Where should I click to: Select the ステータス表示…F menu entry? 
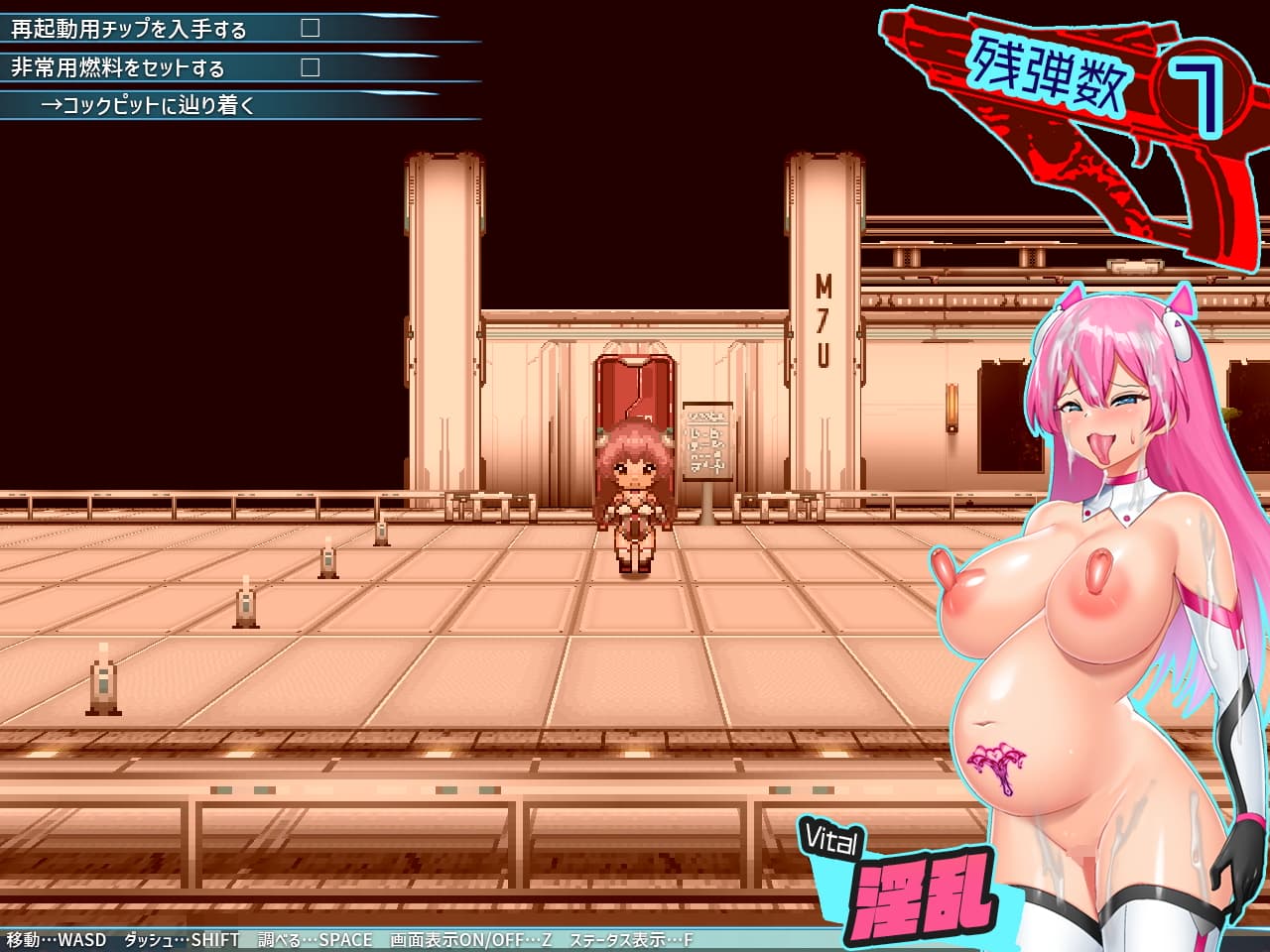629,936
